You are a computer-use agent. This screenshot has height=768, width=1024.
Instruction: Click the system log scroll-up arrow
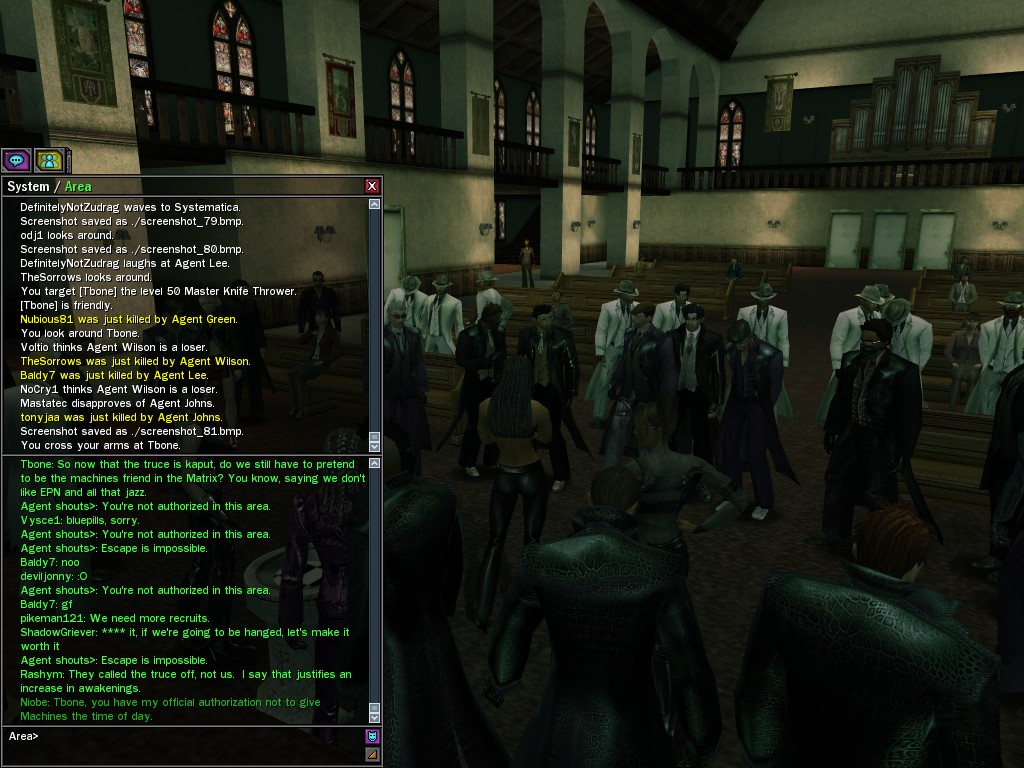tap(375, 204)
